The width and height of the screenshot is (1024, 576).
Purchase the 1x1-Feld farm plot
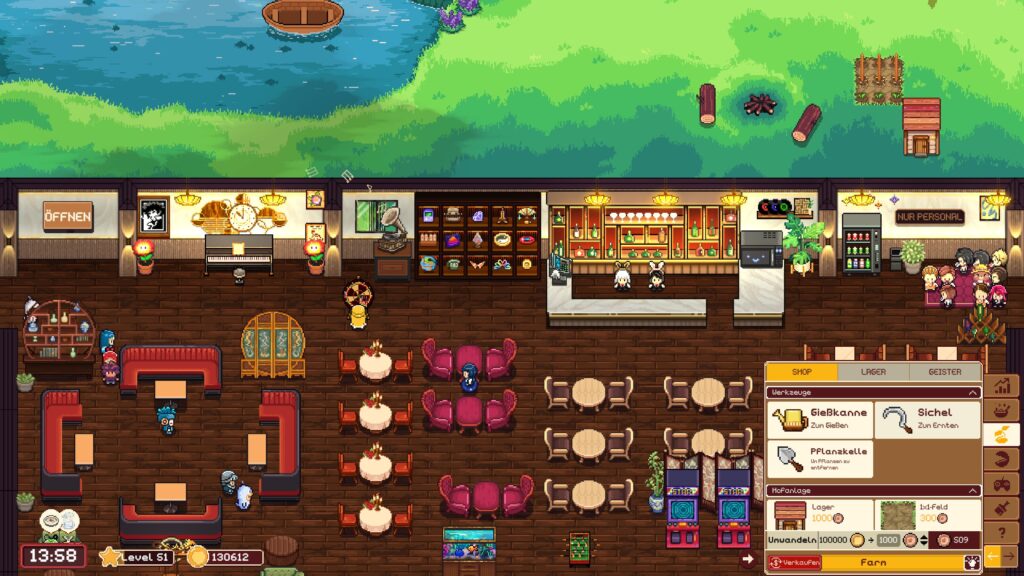click(x=926, y=514)
